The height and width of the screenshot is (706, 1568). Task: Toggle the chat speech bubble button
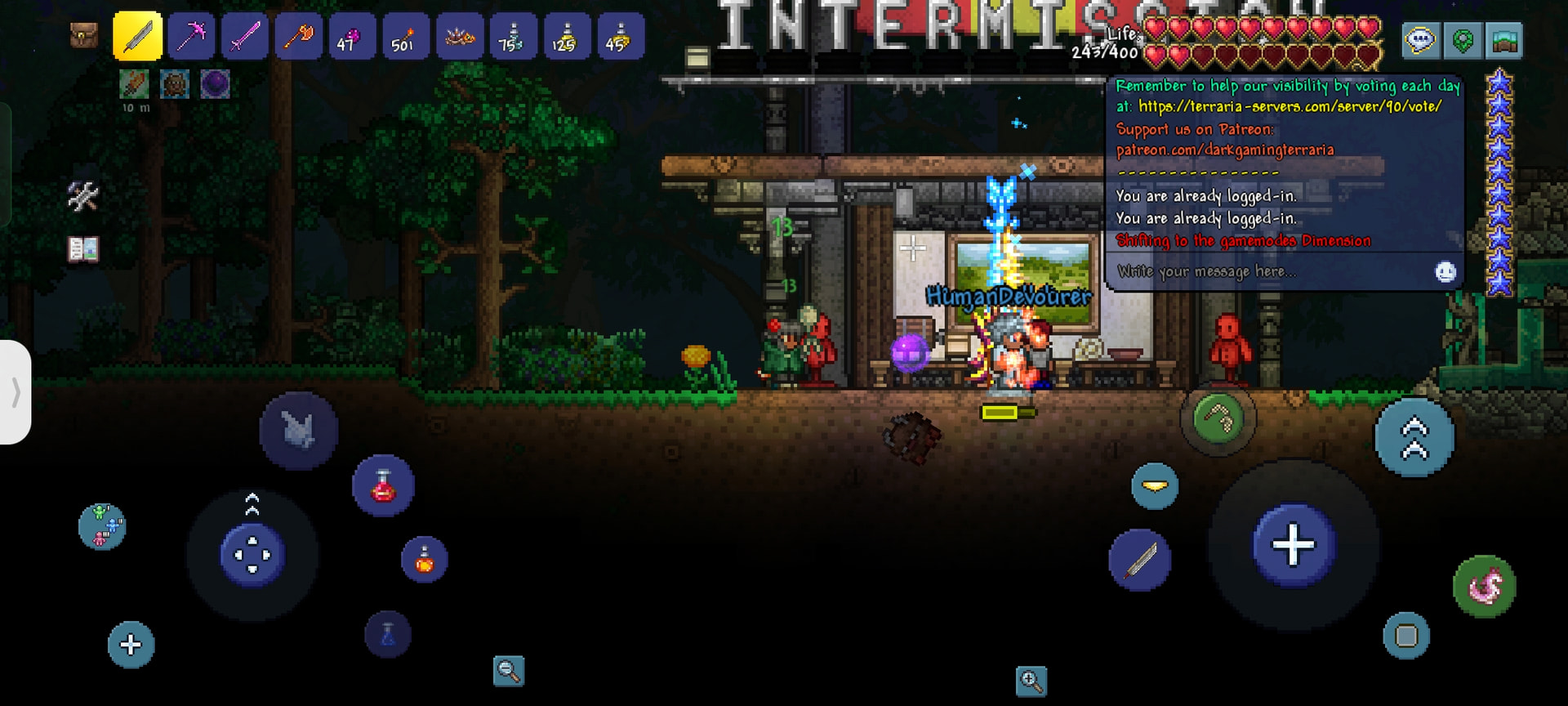(1420, 40)
